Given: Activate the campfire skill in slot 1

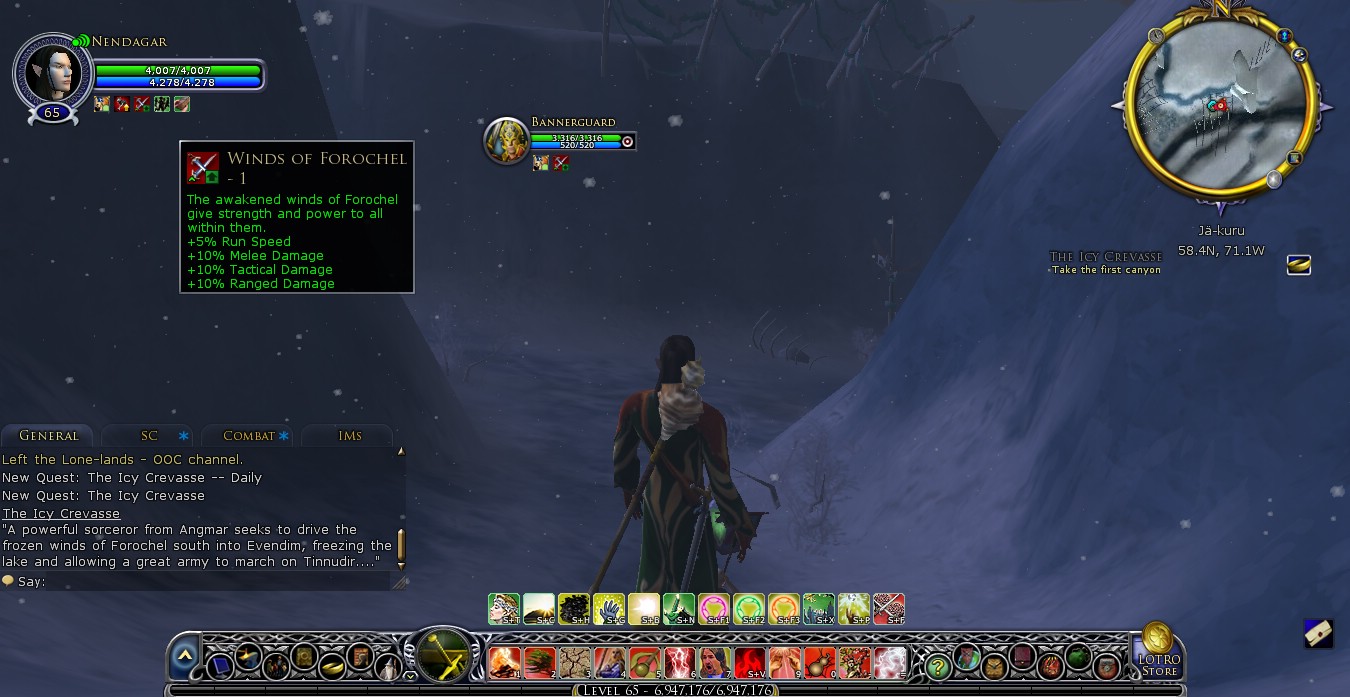Looking at the screenshot, I should coord(504,662).
